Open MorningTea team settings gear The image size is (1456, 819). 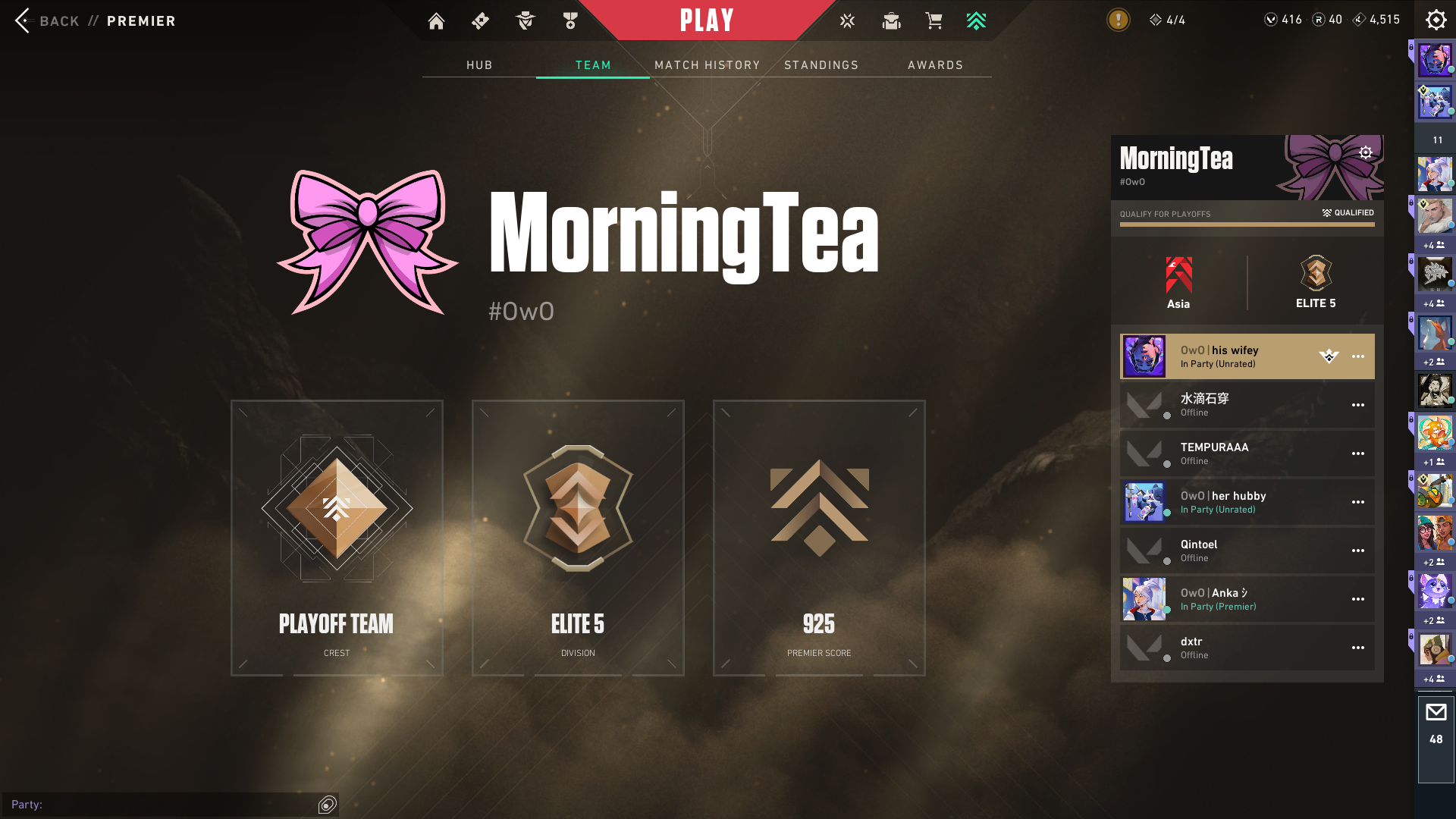(x=1366, y=152)
